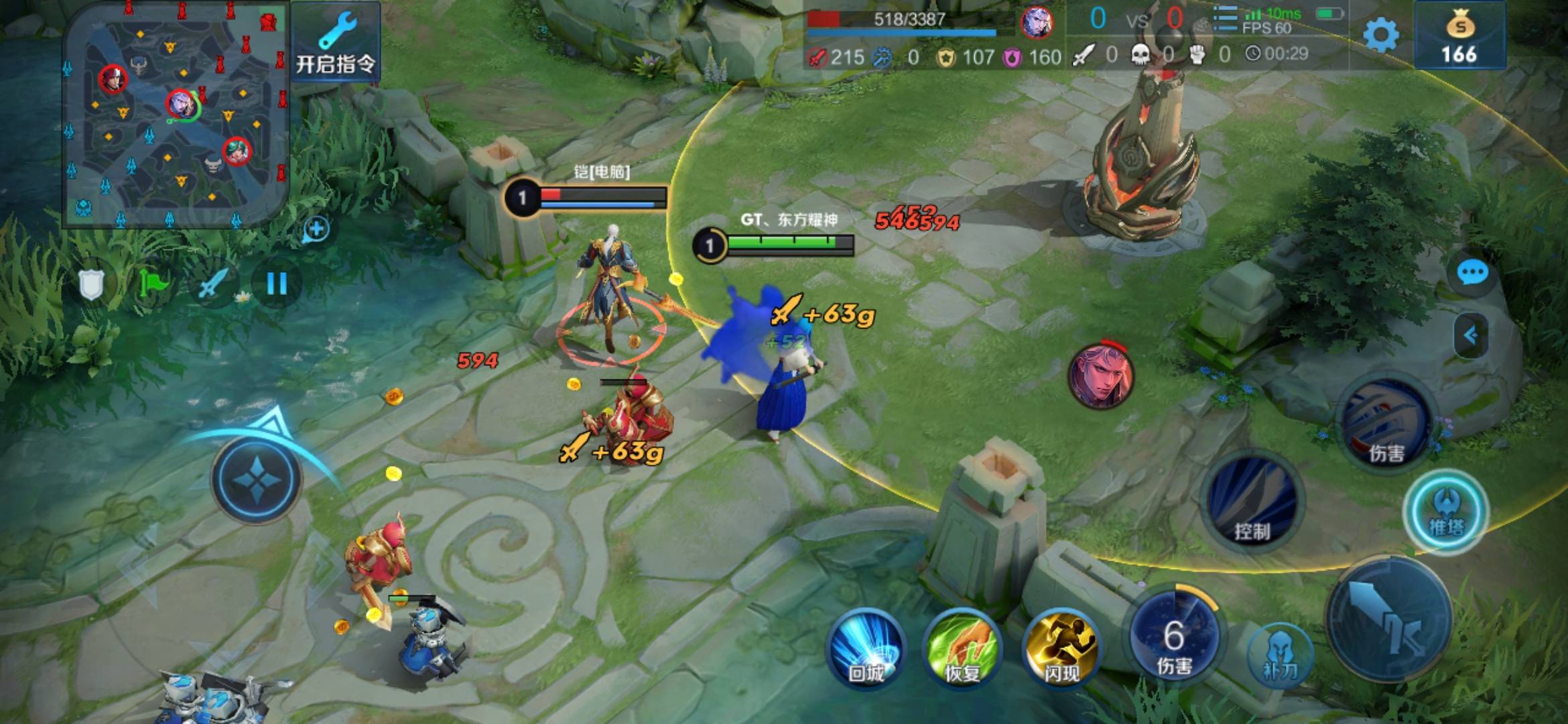Send the green flag rally signal

pos(153,284)
